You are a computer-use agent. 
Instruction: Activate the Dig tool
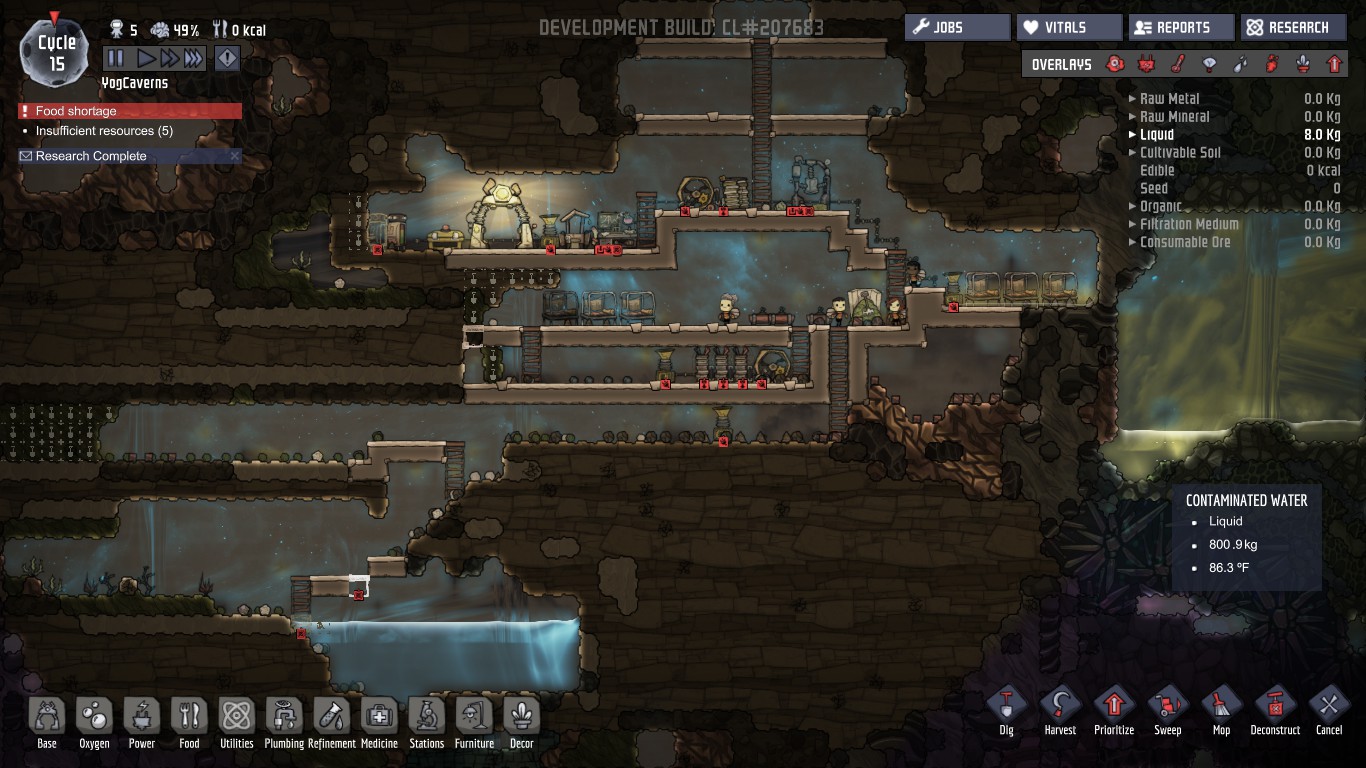pyautogui.click(x=1006, y=706)
